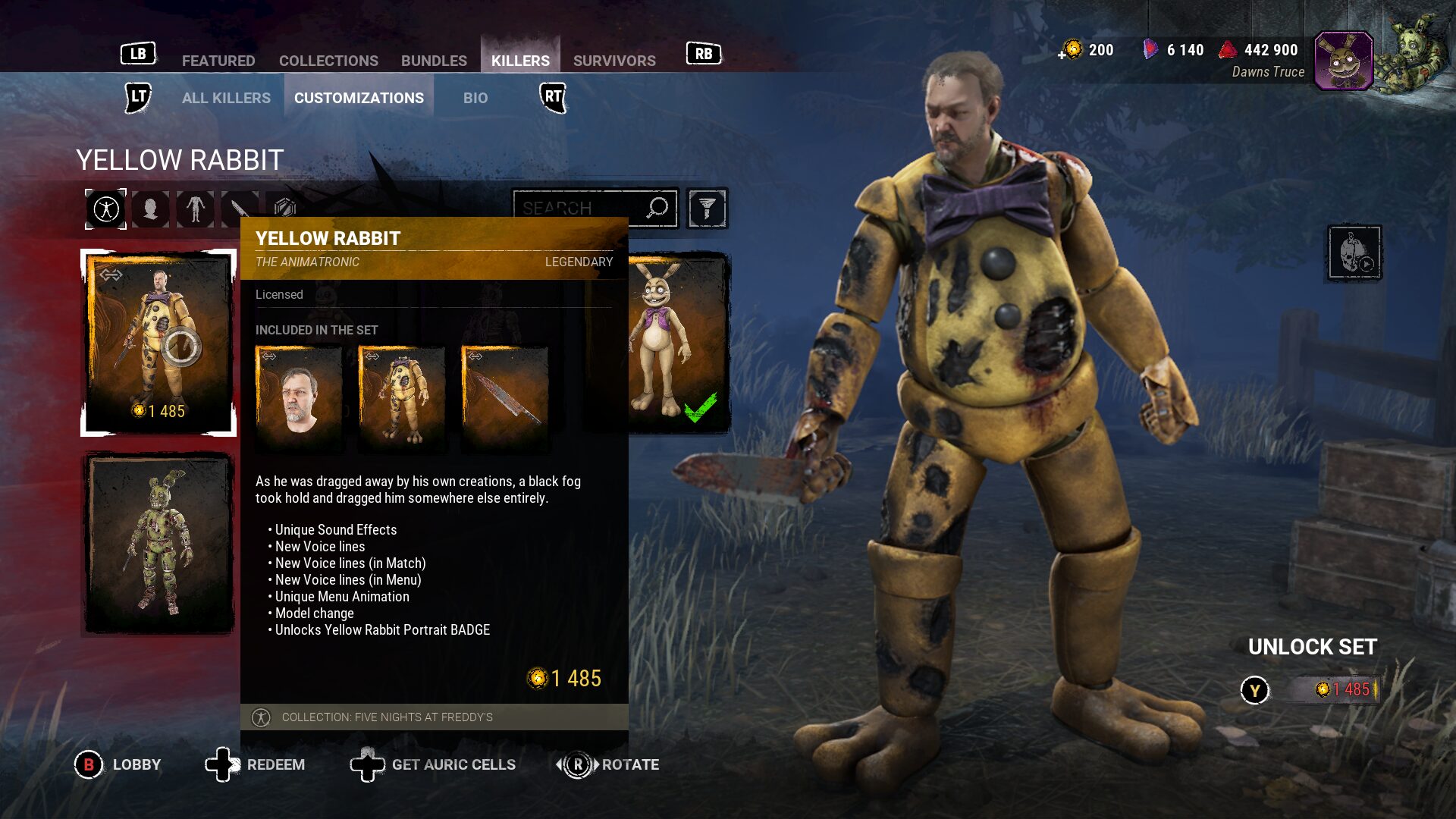Switch to the Collections tab
The image size is (1456, 819).
(328, 61)
